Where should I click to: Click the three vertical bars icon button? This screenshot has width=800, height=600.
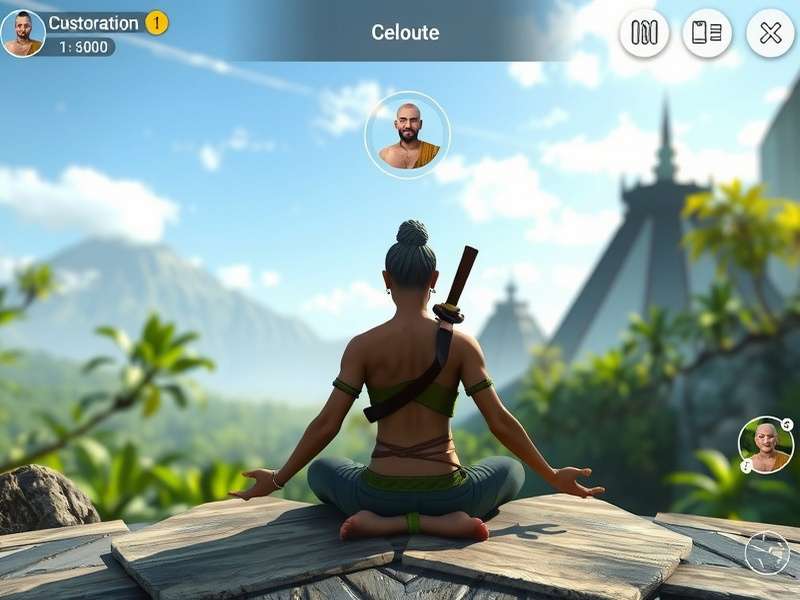pyautogui.click(x=644, y=33)
